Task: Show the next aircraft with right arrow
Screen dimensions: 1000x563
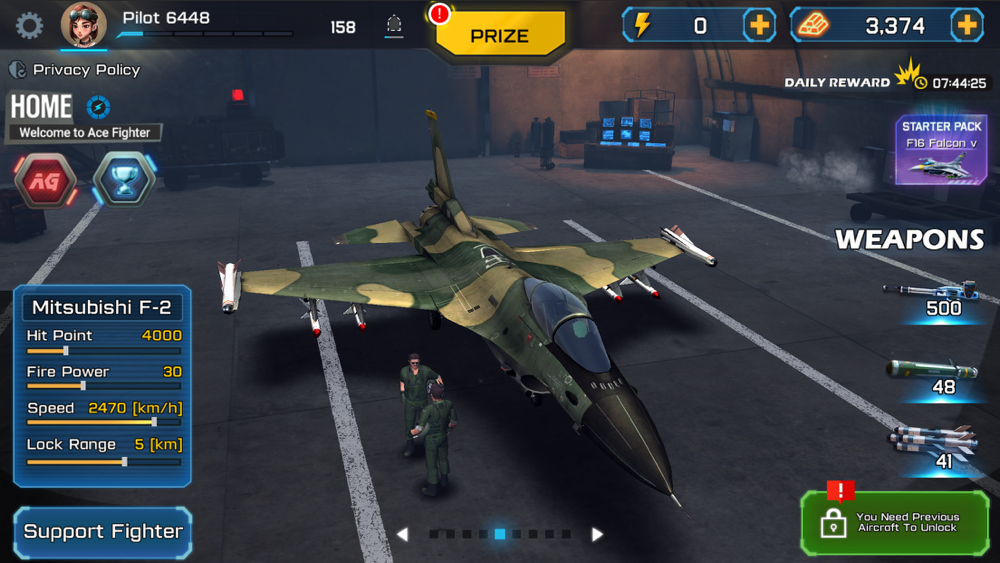Action: (597, 535)
